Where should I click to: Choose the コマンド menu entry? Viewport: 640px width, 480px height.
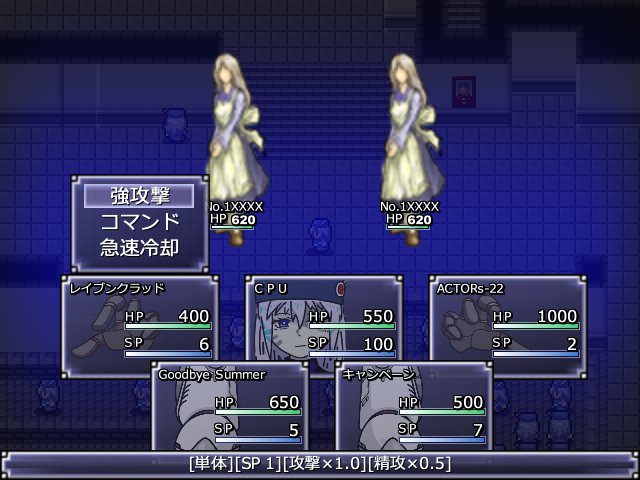[140, 221]
